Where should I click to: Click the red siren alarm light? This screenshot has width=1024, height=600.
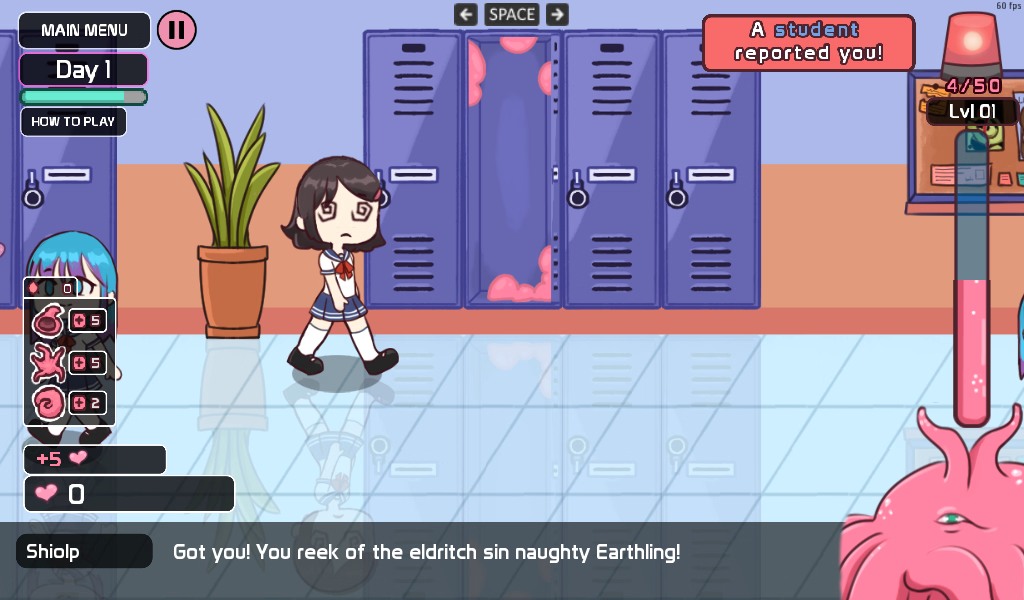(971, 45)
